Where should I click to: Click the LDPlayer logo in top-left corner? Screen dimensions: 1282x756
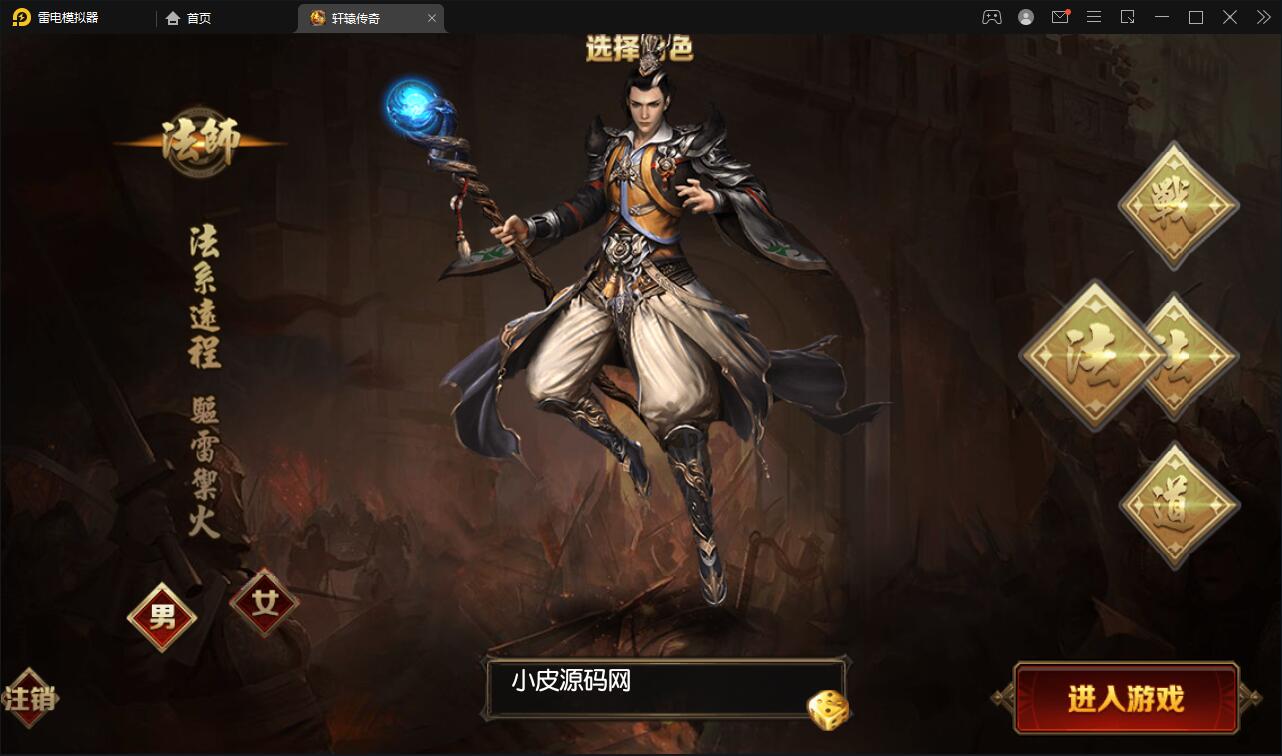pos(20,17)
